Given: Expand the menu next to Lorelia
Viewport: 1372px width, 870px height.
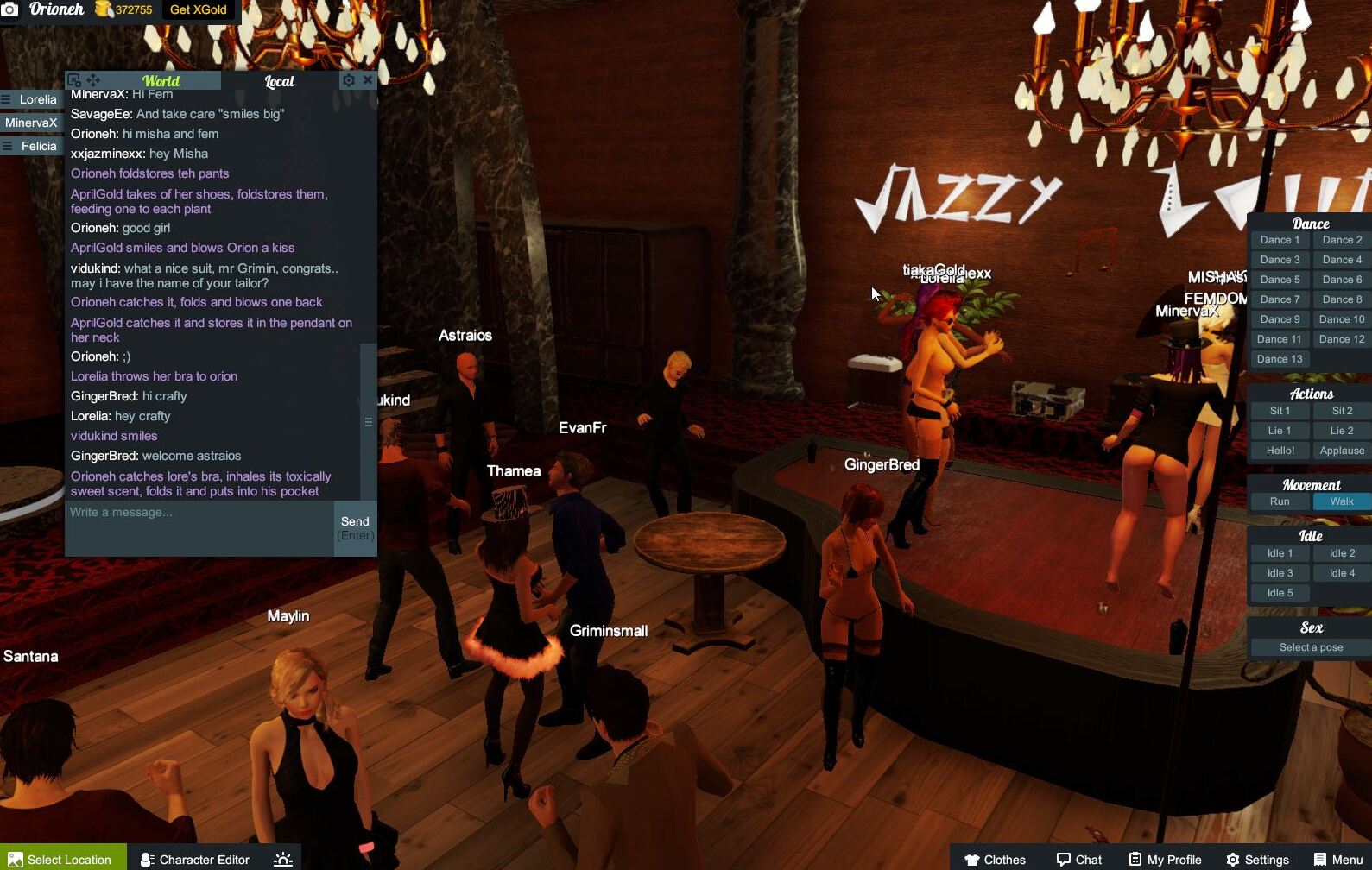Looking at the screenshot, I should click(x=8, y=98).
